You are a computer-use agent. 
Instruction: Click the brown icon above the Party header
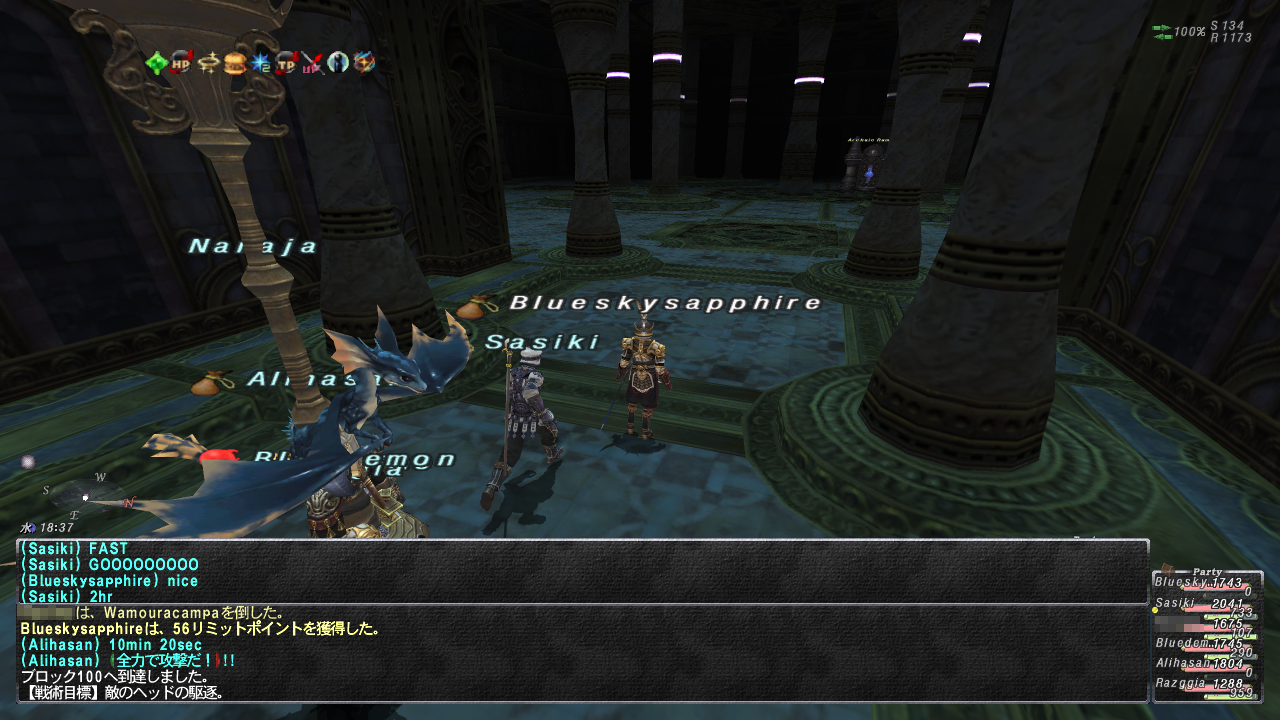[x=1166, y=567]
